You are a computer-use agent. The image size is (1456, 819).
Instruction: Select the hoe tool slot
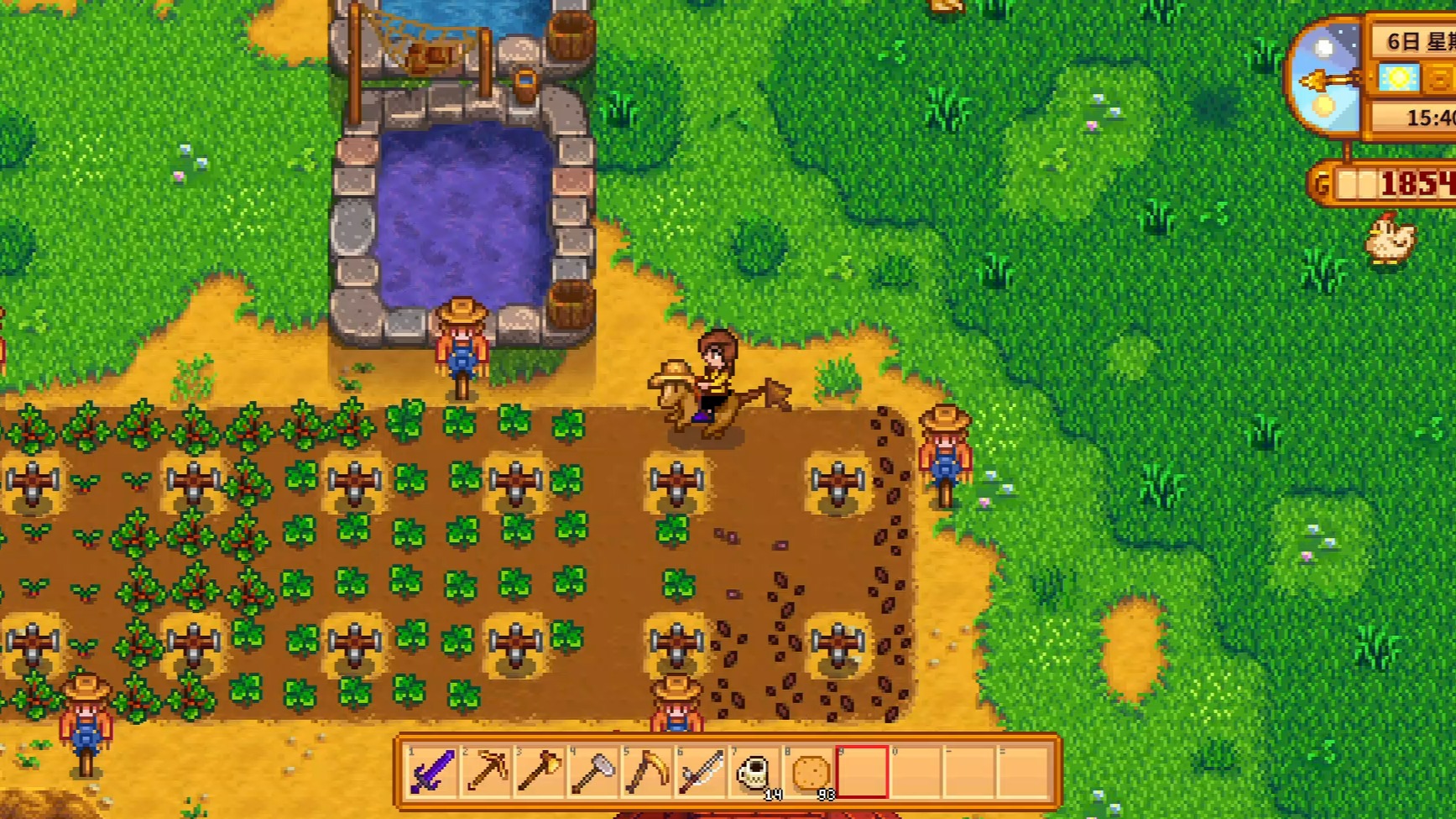point(593,771)
